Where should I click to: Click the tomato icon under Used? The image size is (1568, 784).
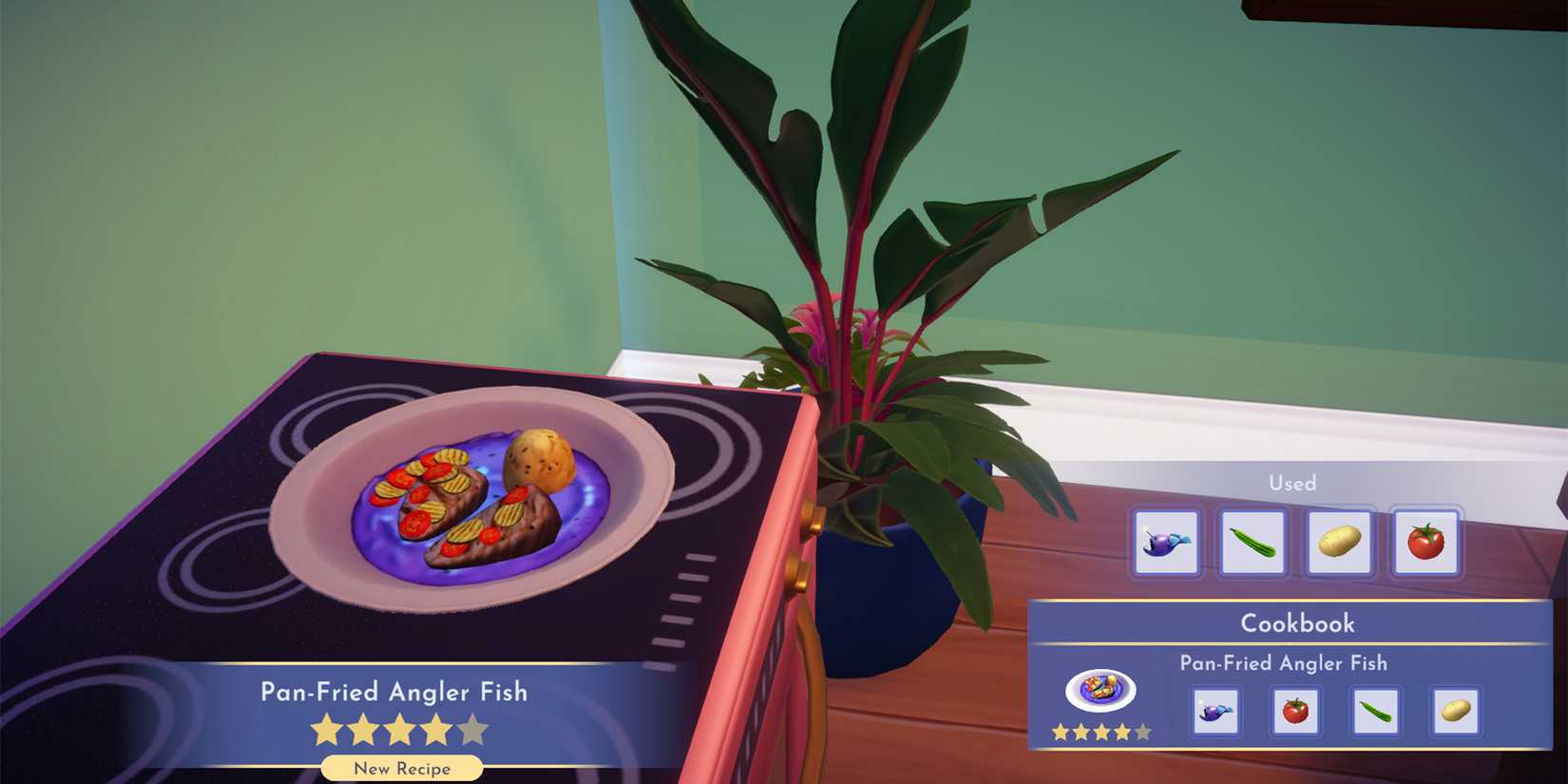(x=1425, y=544)
